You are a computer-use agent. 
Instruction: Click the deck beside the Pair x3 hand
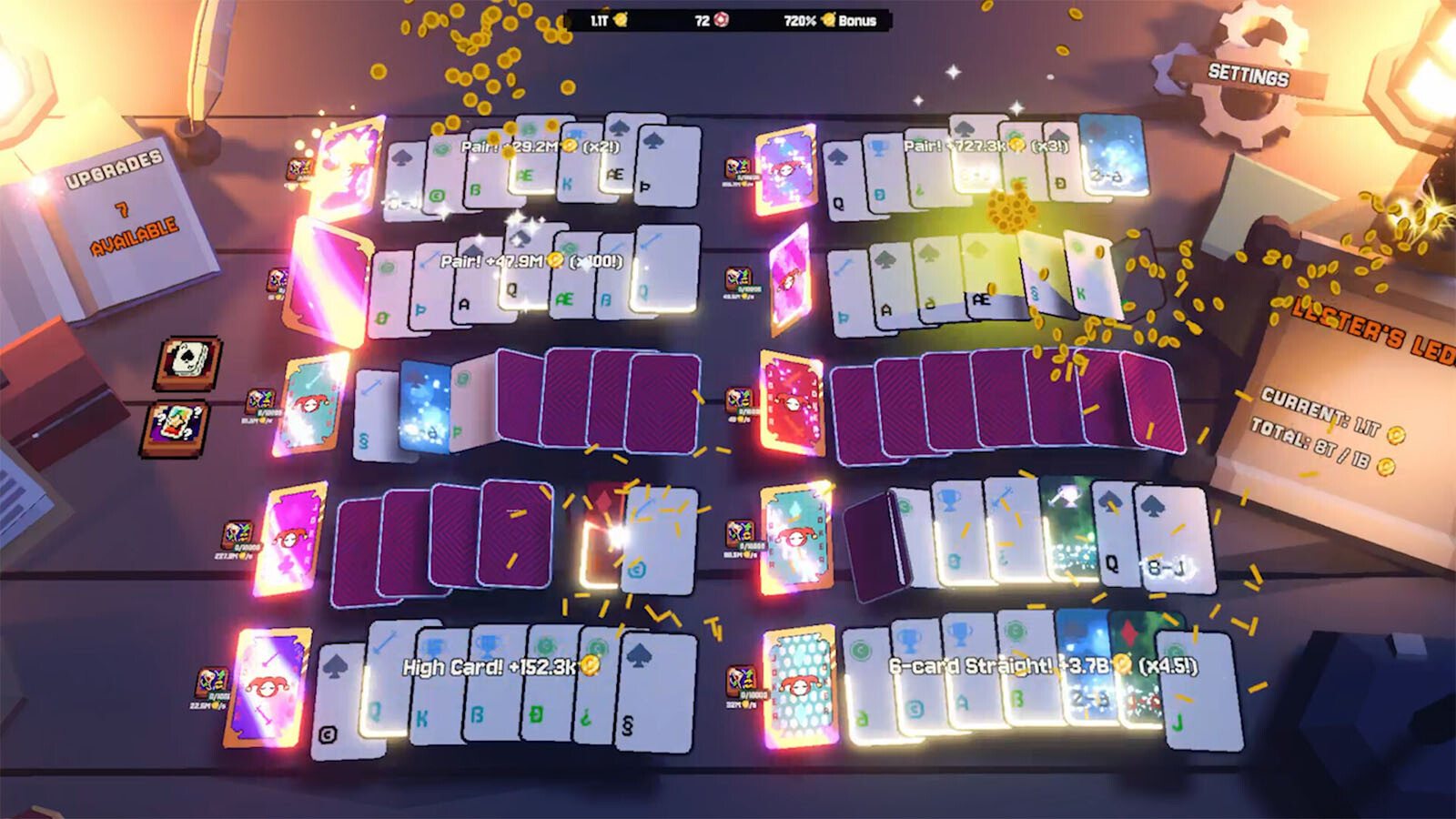pyautogui.click(x=785, y=170)
